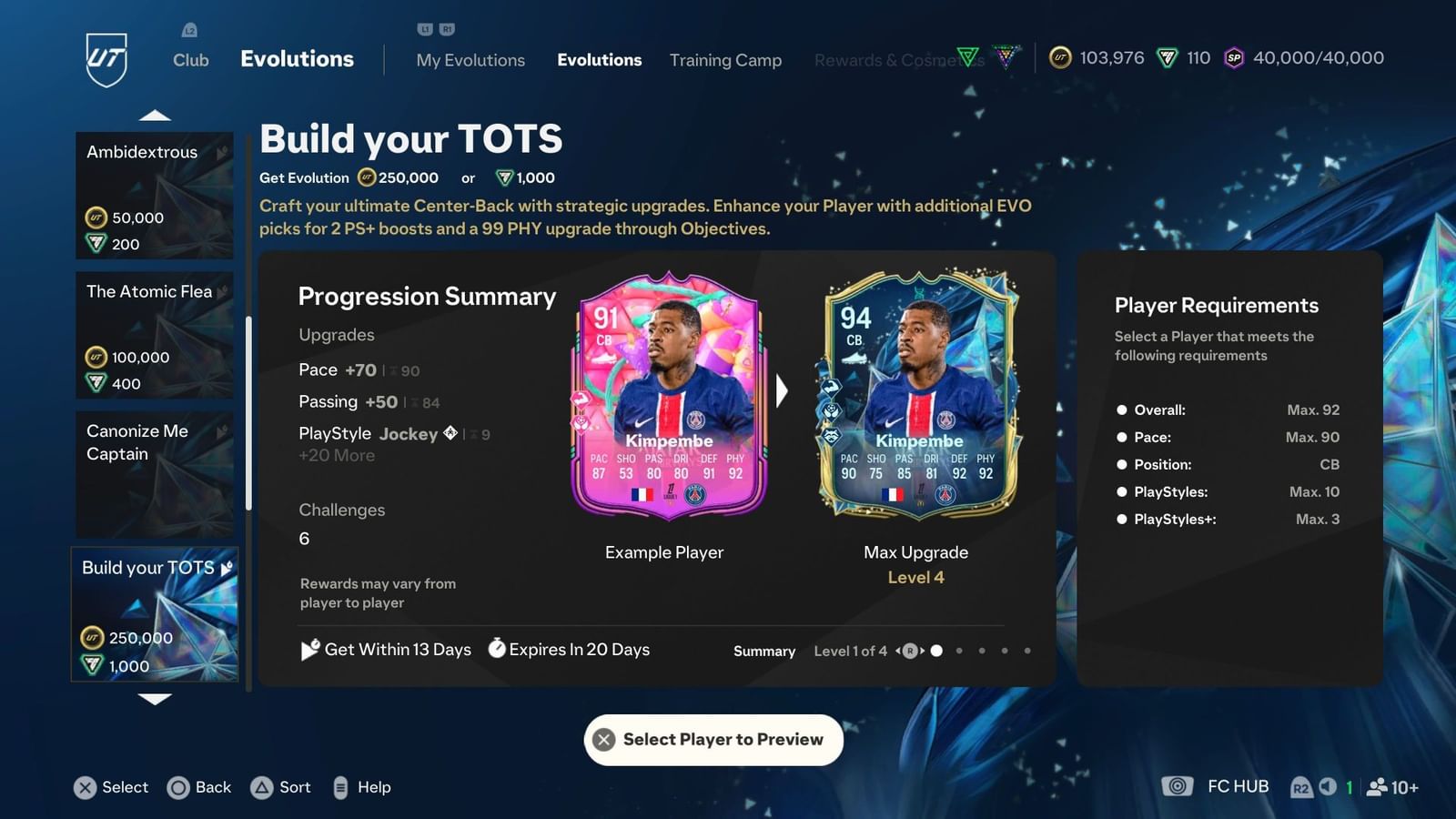Click the FC Points icon next to 110
1456x819 pixels.
click(1167, 57)
